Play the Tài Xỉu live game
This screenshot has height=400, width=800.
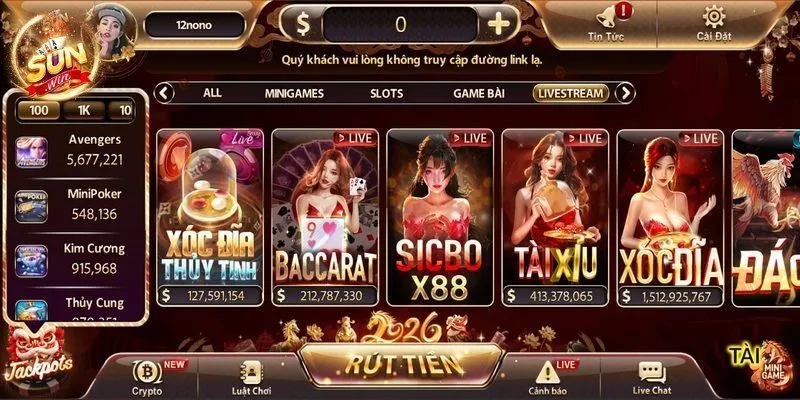coord(554,215)
